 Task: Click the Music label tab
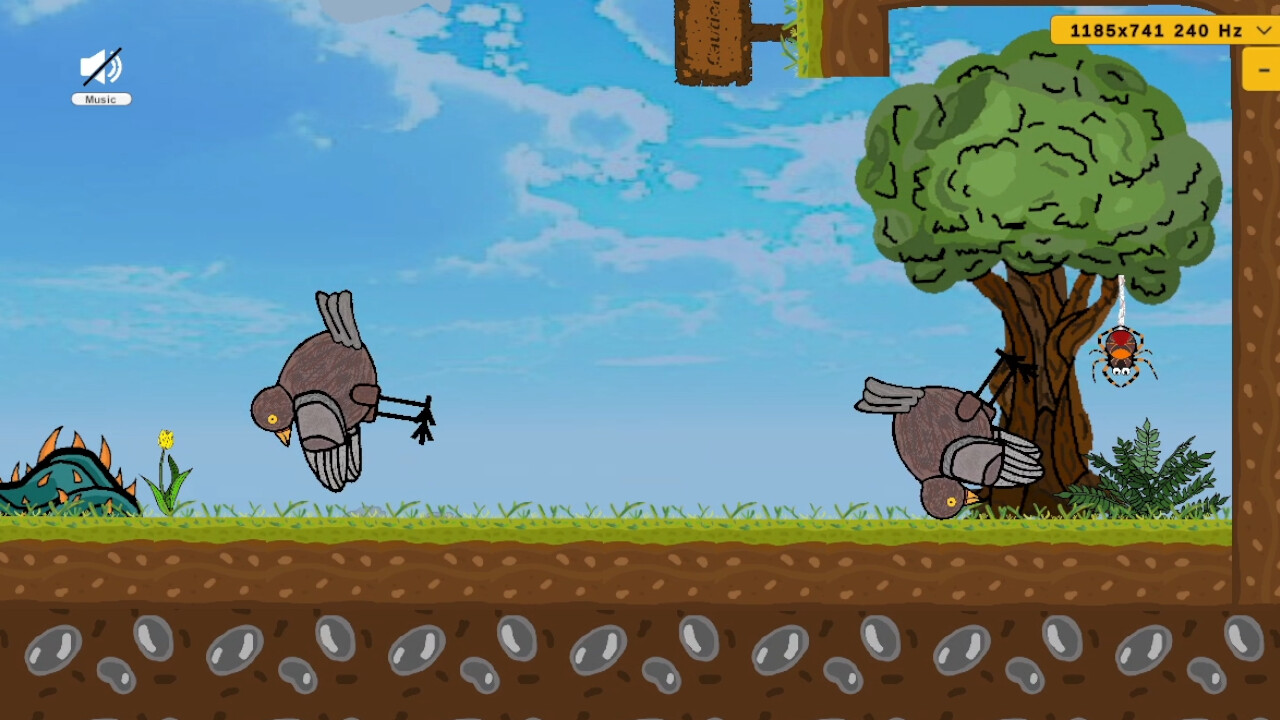(x=100, y=98)
